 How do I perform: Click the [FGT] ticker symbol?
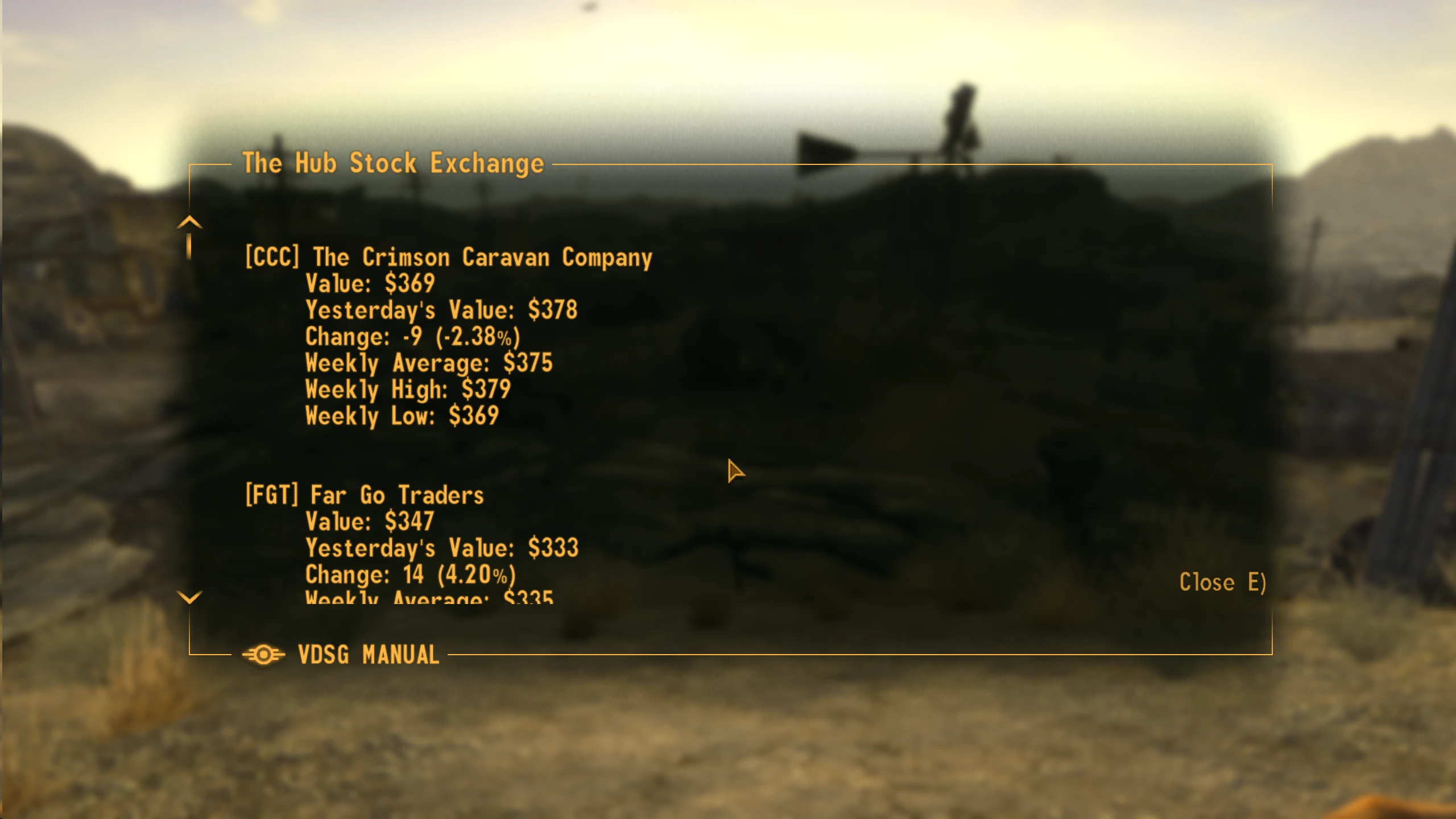(272, 494)
